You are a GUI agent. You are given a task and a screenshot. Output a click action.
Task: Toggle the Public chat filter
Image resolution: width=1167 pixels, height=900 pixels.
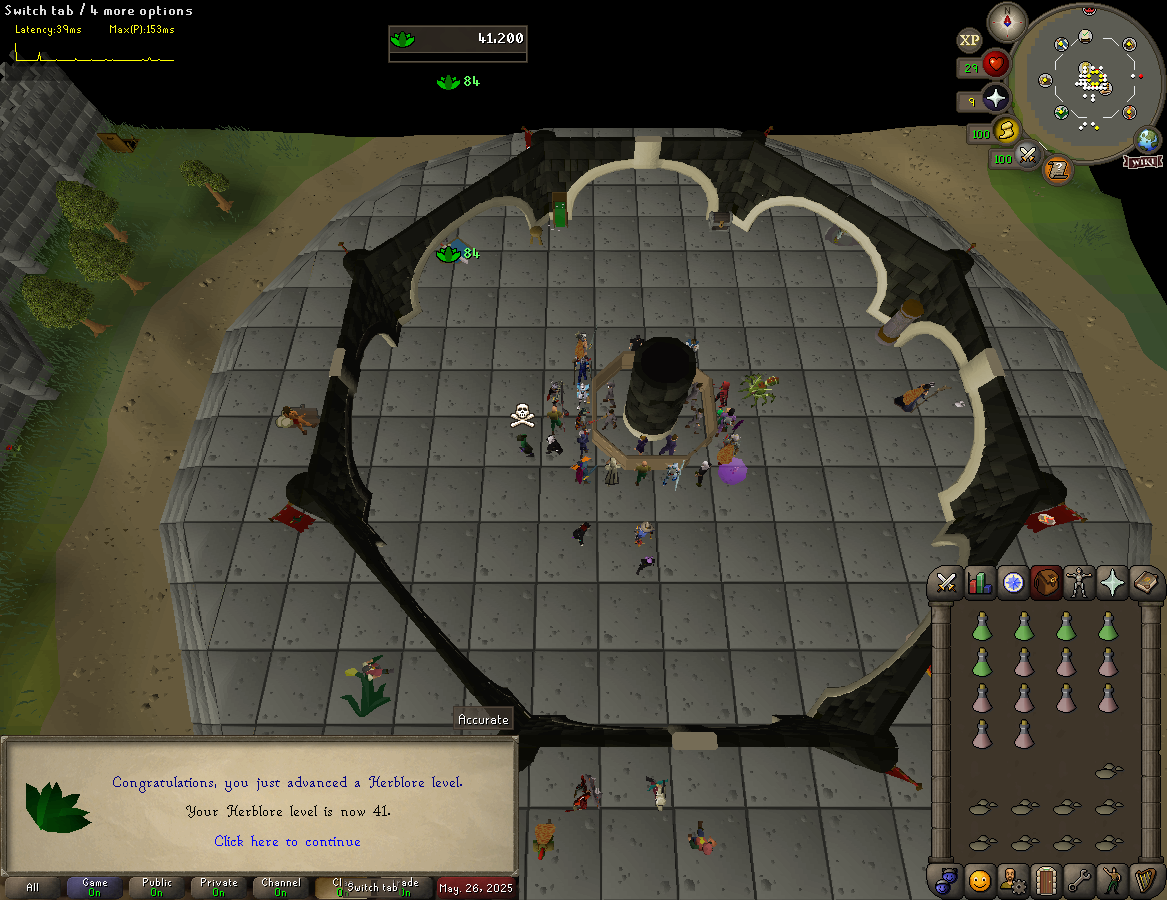(x=157, y=887)
